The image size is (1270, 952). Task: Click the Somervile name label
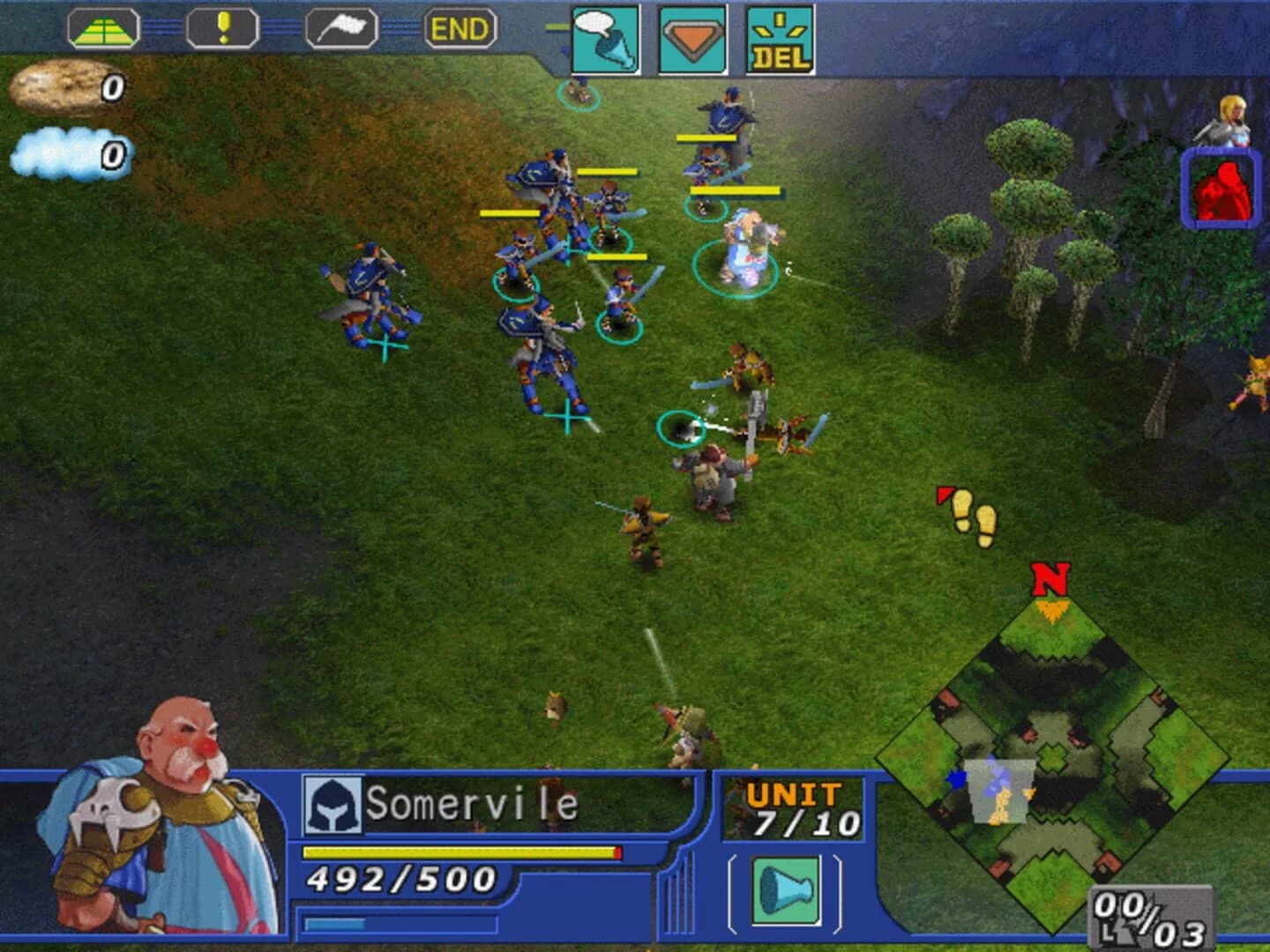tap(472, 802)
